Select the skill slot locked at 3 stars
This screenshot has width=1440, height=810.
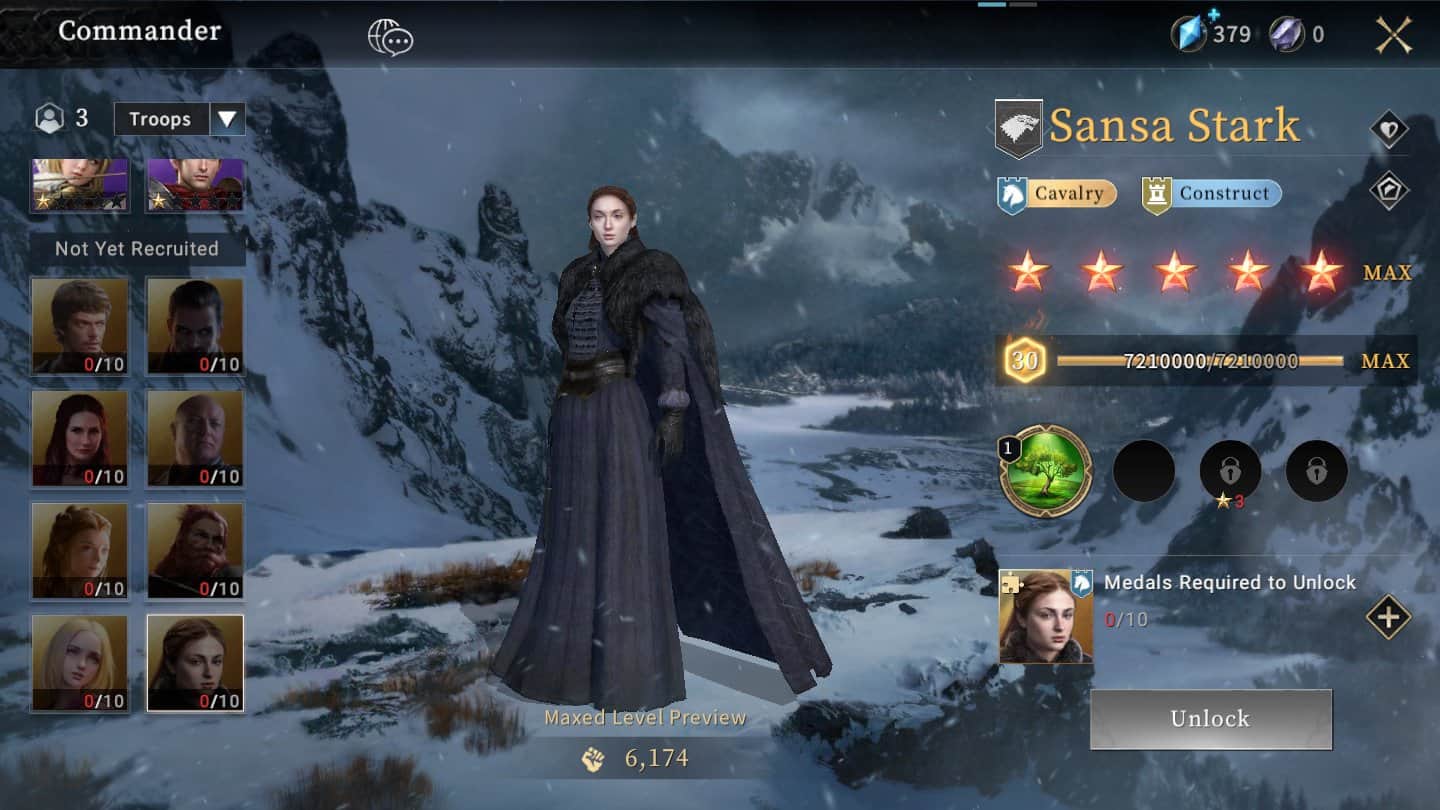click(x=1230, y=471)
